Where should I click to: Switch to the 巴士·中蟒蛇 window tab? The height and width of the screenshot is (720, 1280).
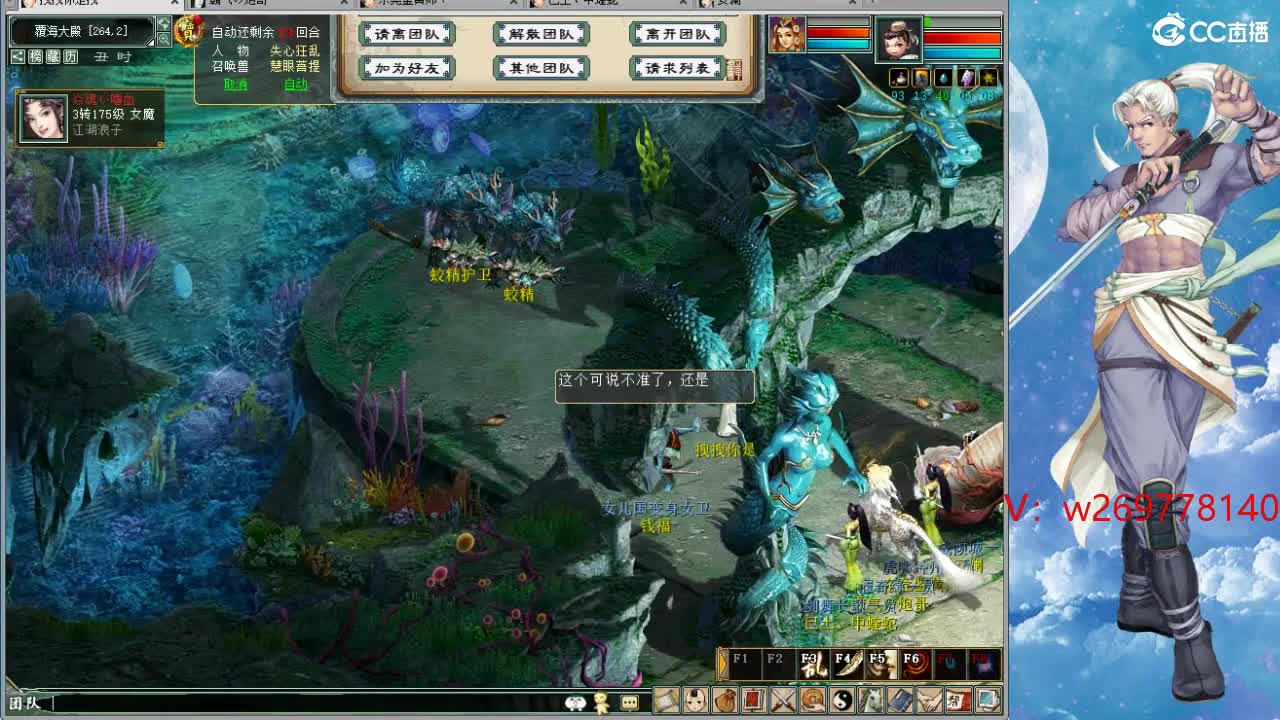tap(576, 4)
